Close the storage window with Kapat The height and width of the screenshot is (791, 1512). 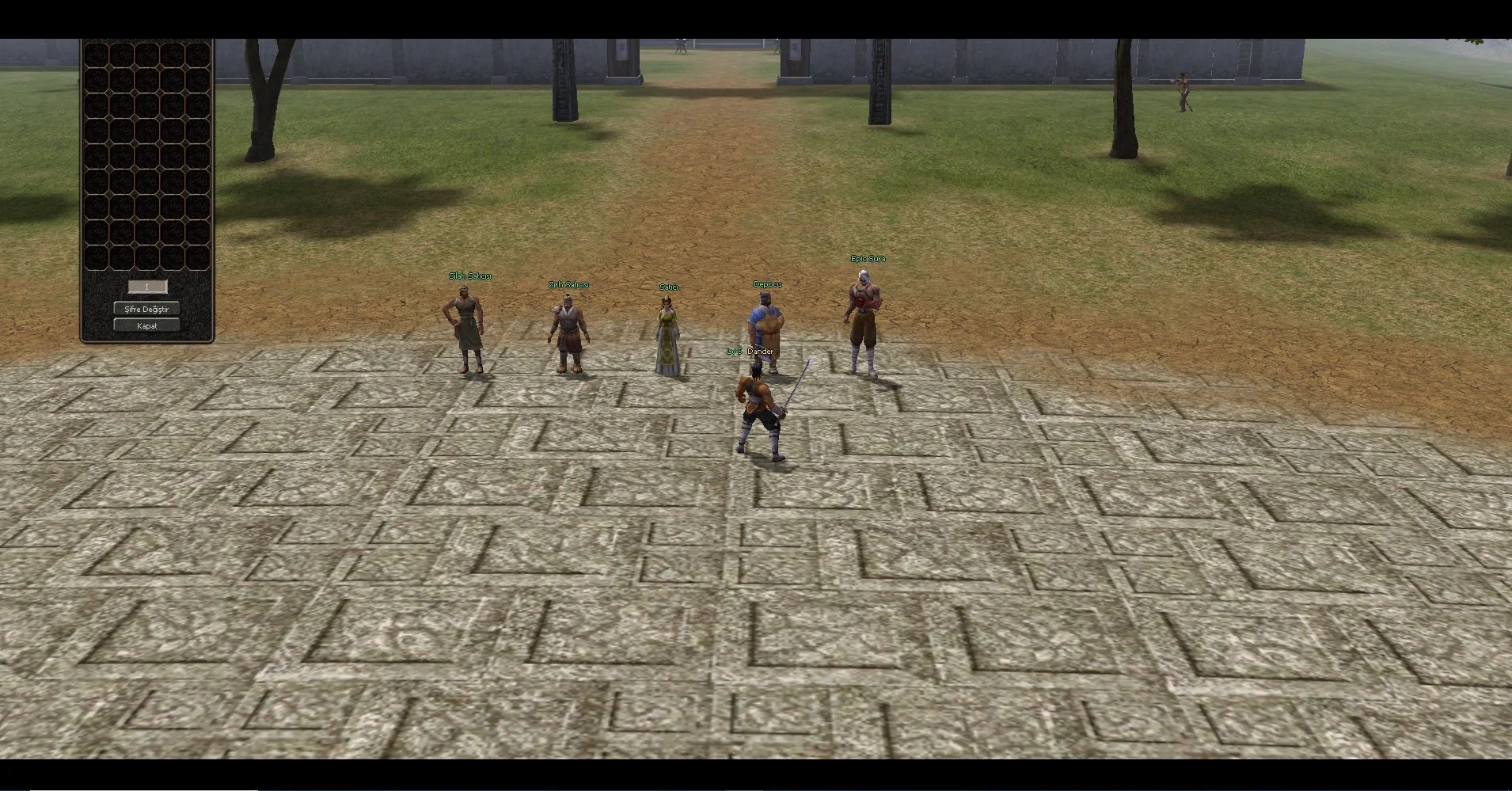(x=146, y=325)
